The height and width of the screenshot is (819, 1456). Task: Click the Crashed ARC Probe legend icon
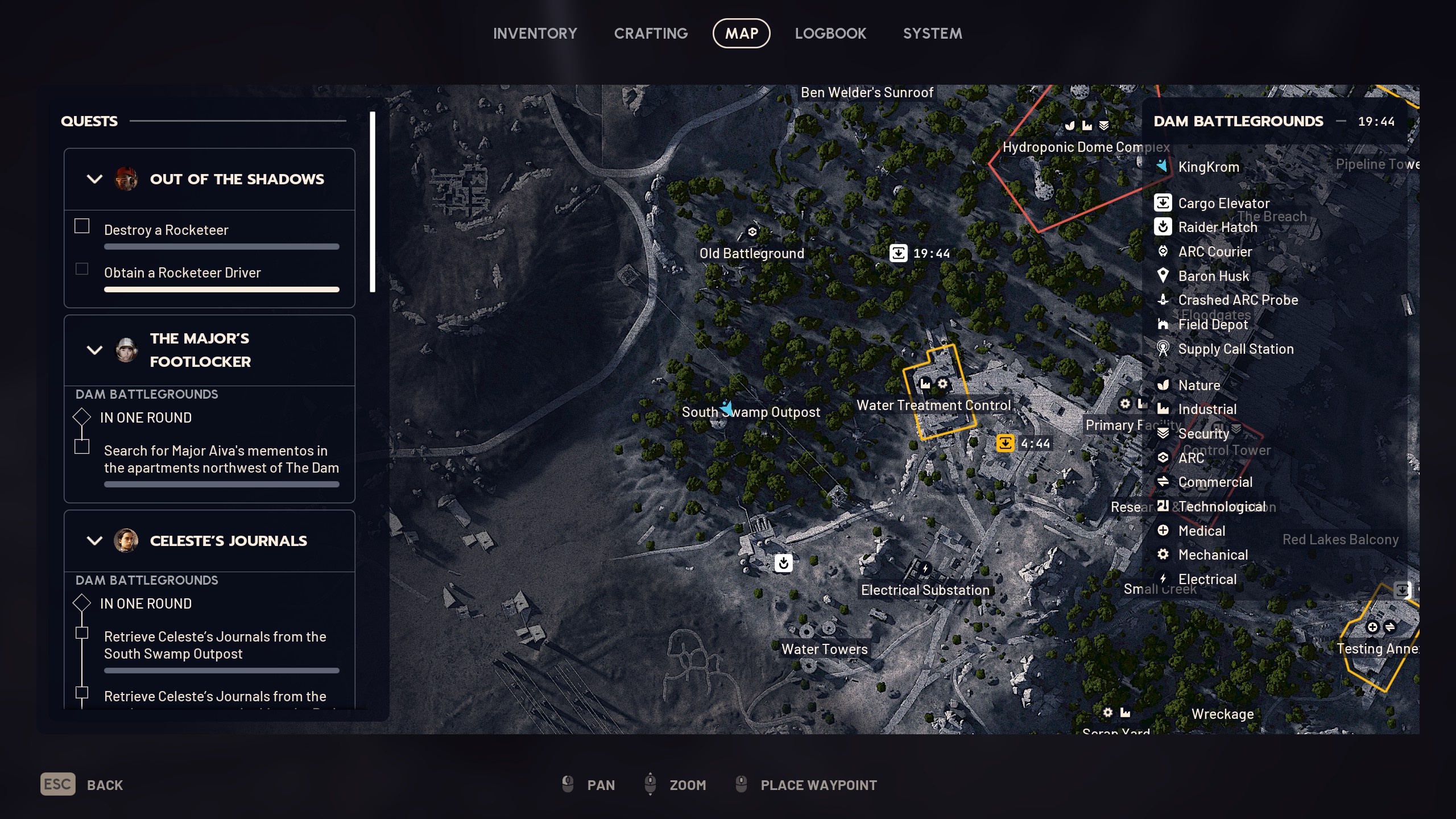pos(1164,300)
